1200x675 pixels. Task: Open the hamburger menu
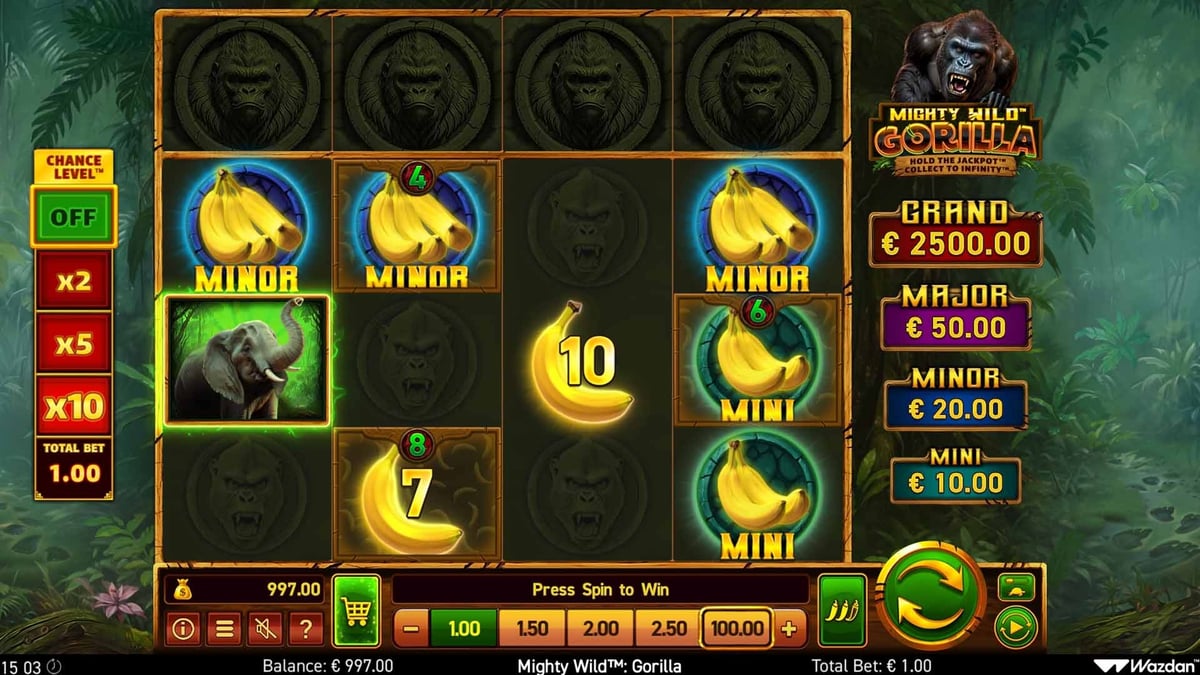coord(224,629)
